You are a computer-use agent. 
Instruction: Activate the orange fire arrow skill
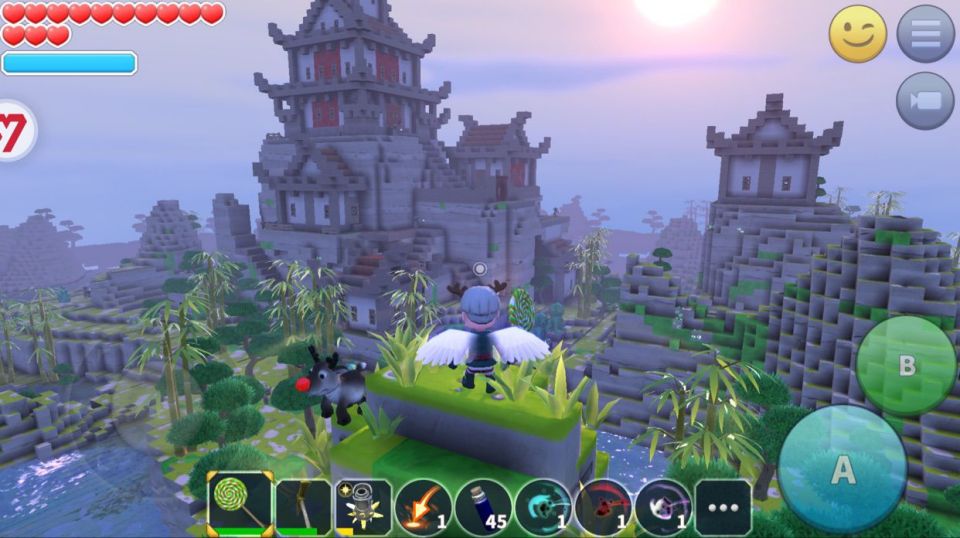pos(423,506)
